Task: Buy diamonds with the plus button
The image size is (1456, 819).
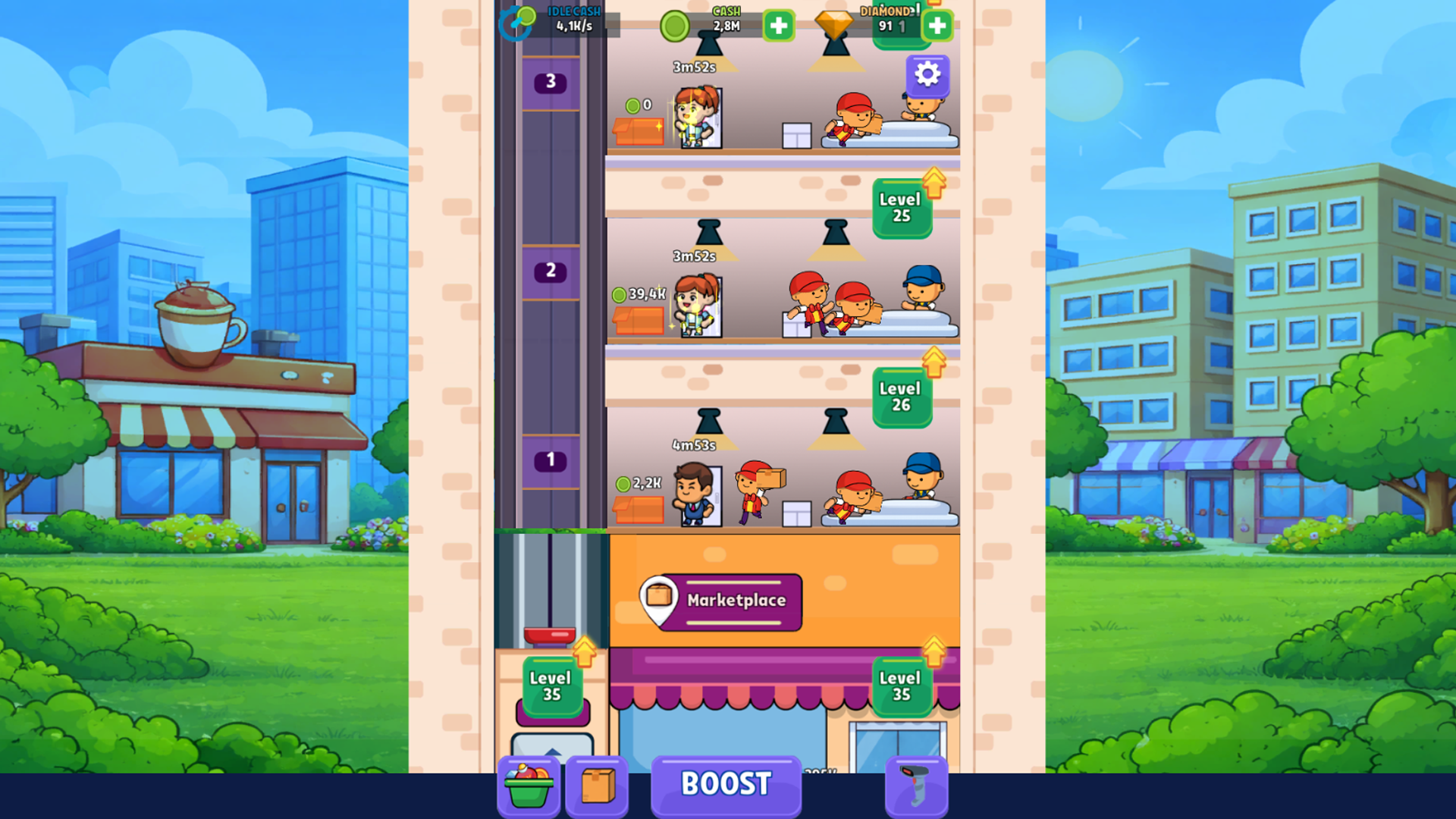Action: pyautogui.click(x=937, y=25)
